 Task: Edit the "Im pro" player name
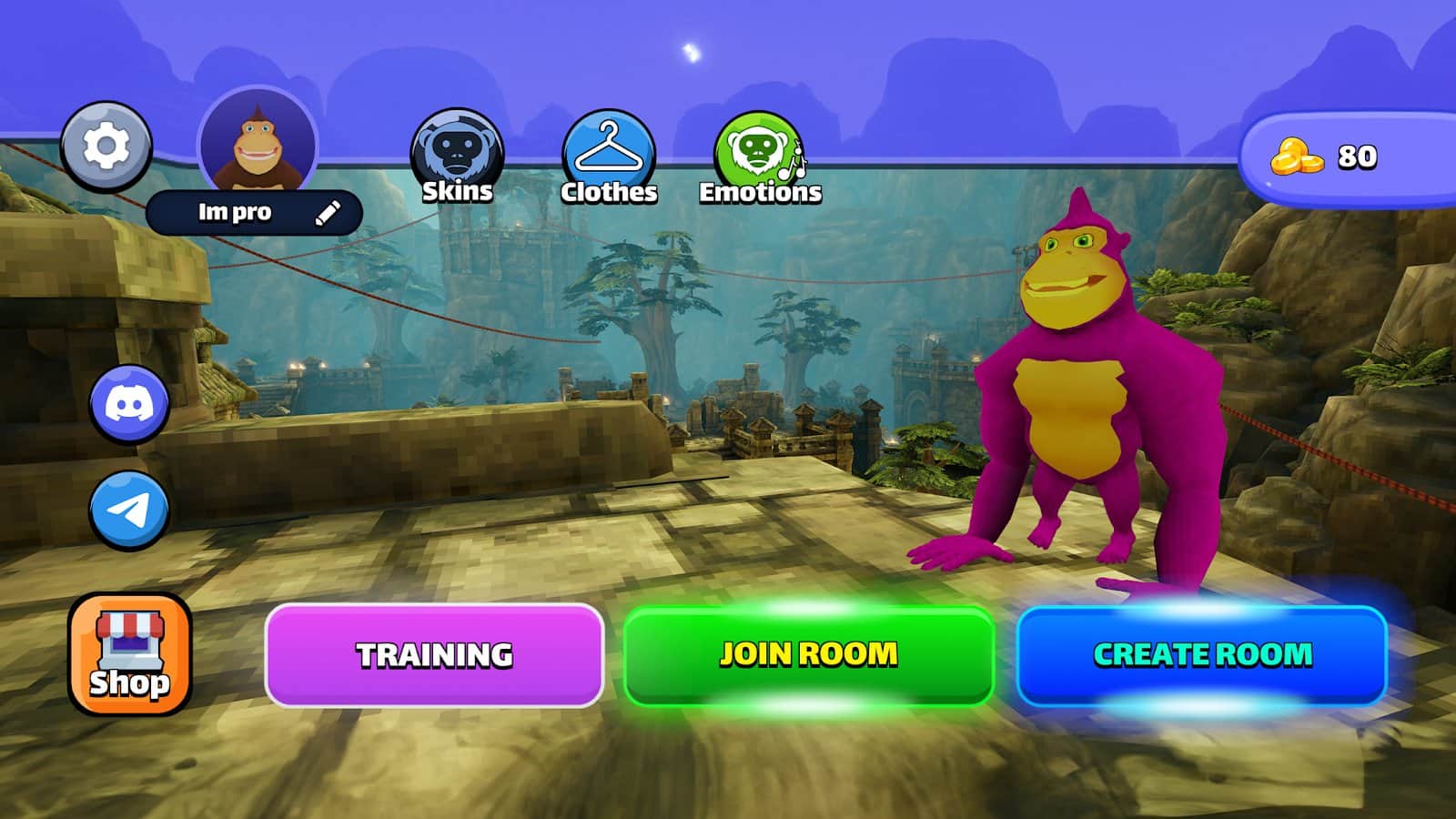[x=328, y=213]
